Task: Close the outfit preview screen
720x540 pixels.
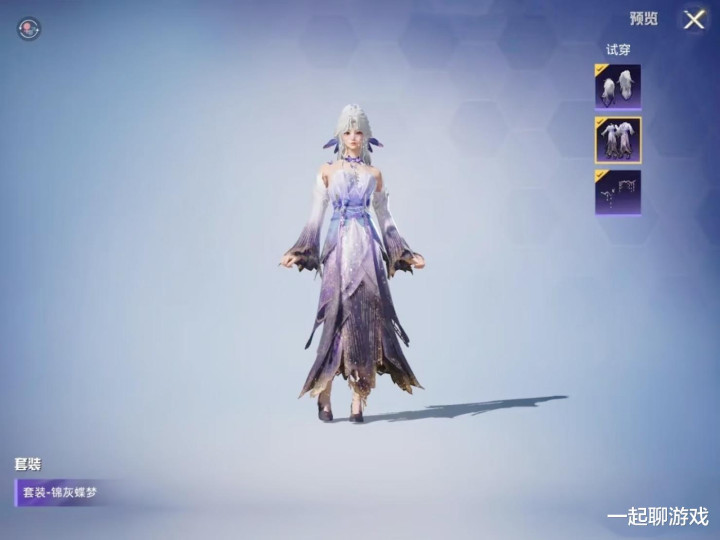Action: [694, 19]
